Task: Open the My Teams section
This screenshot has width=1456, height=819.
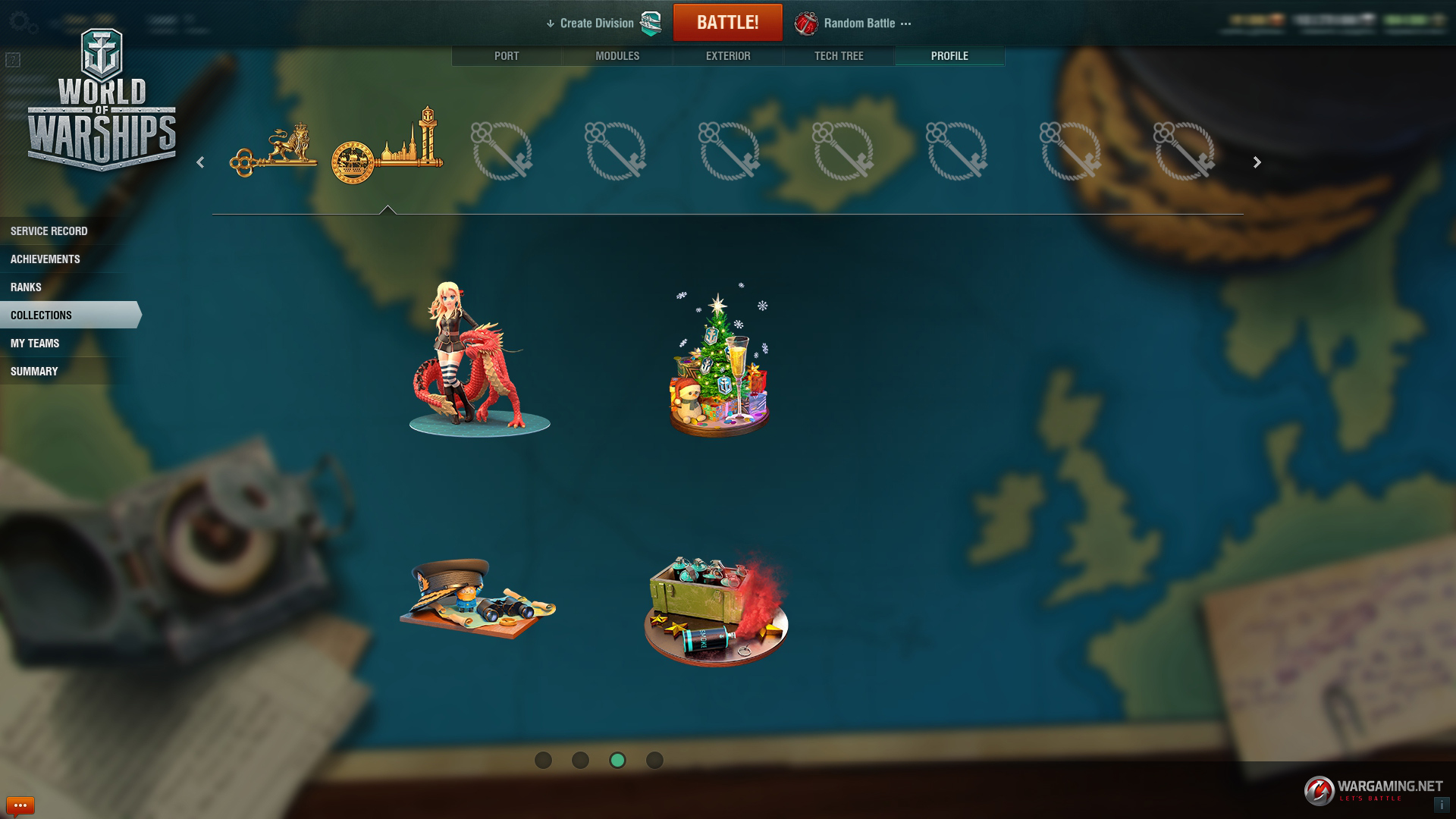Action: (x=35, y=344)
